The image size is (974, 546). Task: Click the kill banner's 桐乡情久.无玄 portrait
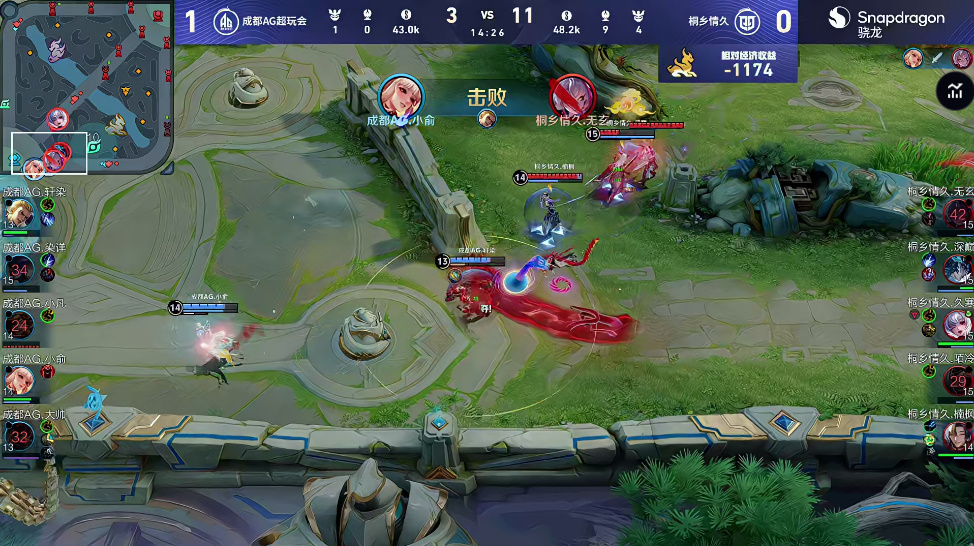[571, 96]
